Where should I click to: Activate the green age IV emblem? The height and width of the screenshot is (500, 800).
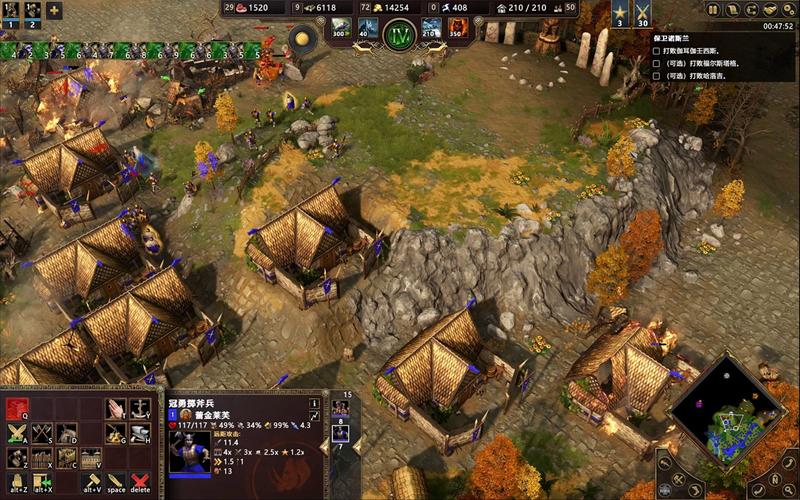click(x=399, y=35)
